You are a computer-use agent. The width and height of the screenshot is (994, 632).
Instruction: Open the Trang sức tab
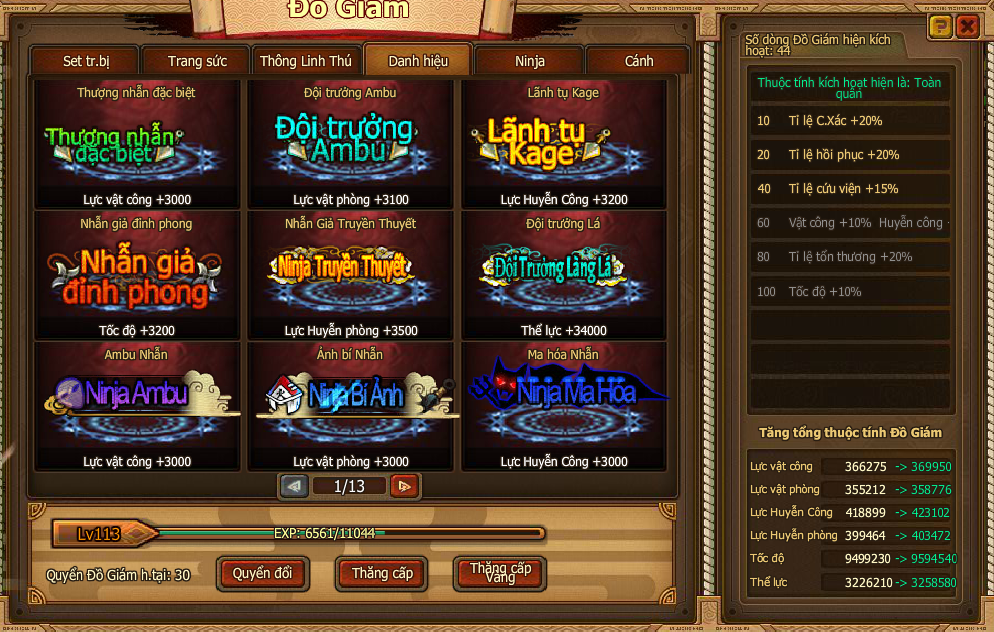pyautogui.click(x=197, y=61)
